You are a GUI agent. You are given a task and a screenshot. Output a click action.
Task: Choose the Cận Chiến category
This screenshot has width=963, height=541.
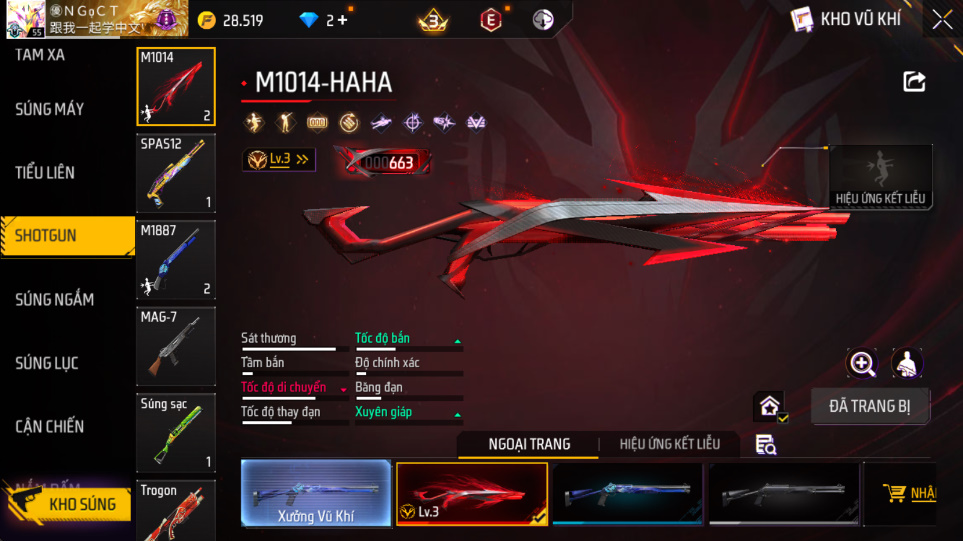pyautogui.click(x=50, y=427)
